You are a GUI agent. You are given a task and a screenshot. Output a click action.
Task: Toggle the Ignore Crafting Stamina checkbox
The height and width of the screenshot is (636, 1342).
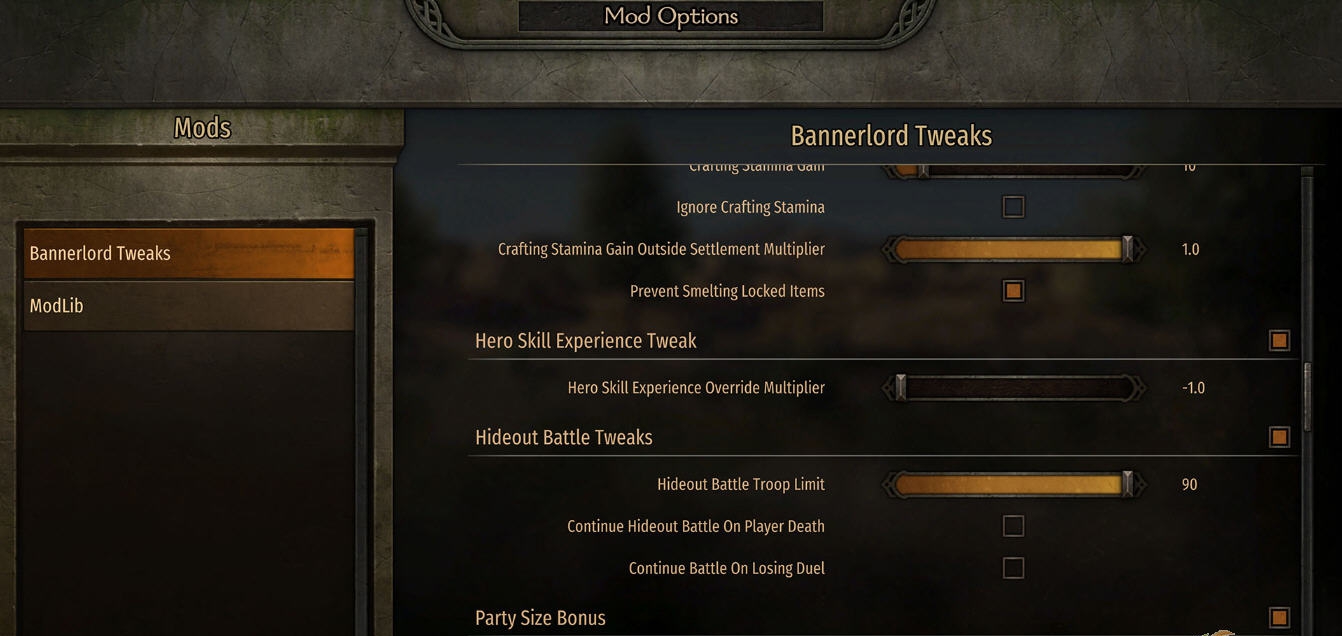(1013, 207)
